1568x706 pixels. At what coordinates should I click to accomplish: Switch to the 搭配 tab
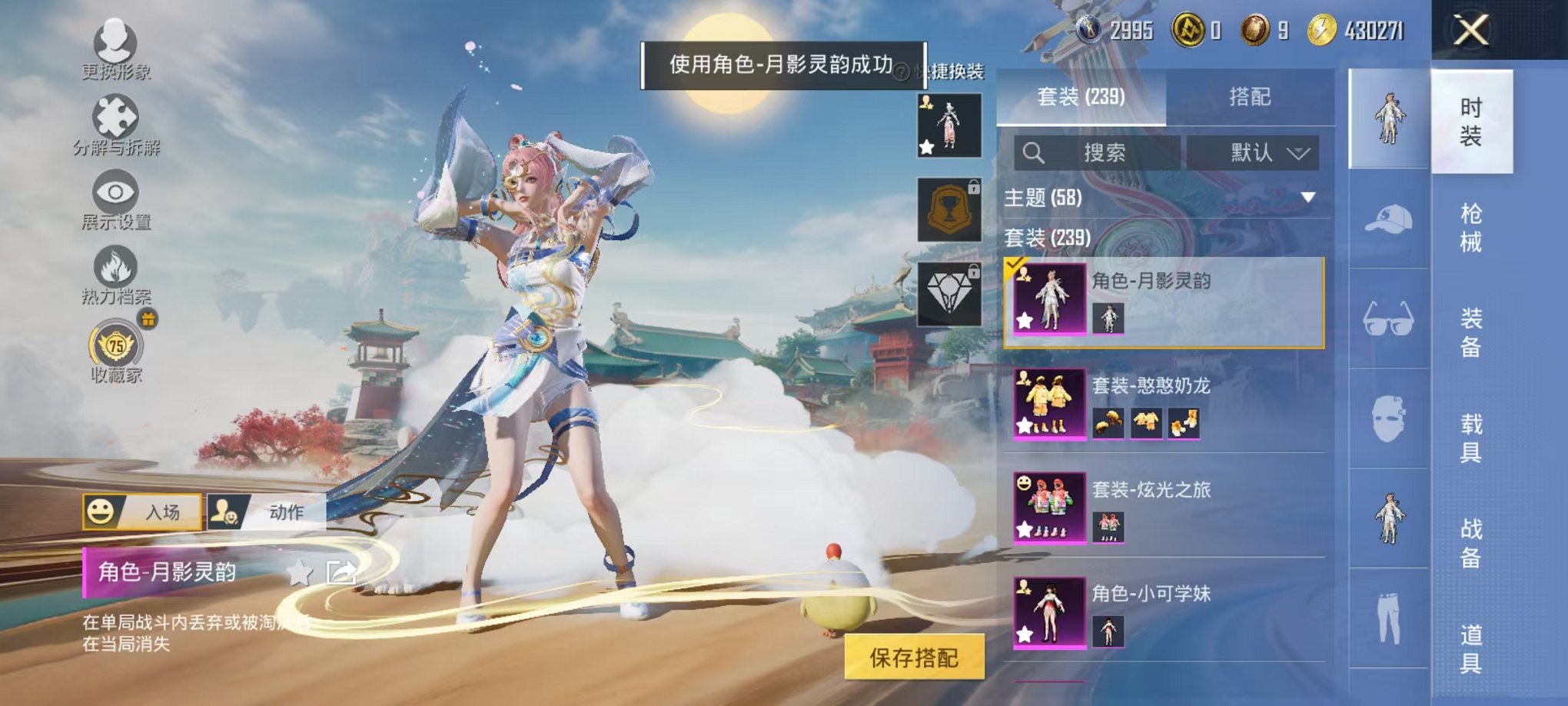click(1247, 96)
